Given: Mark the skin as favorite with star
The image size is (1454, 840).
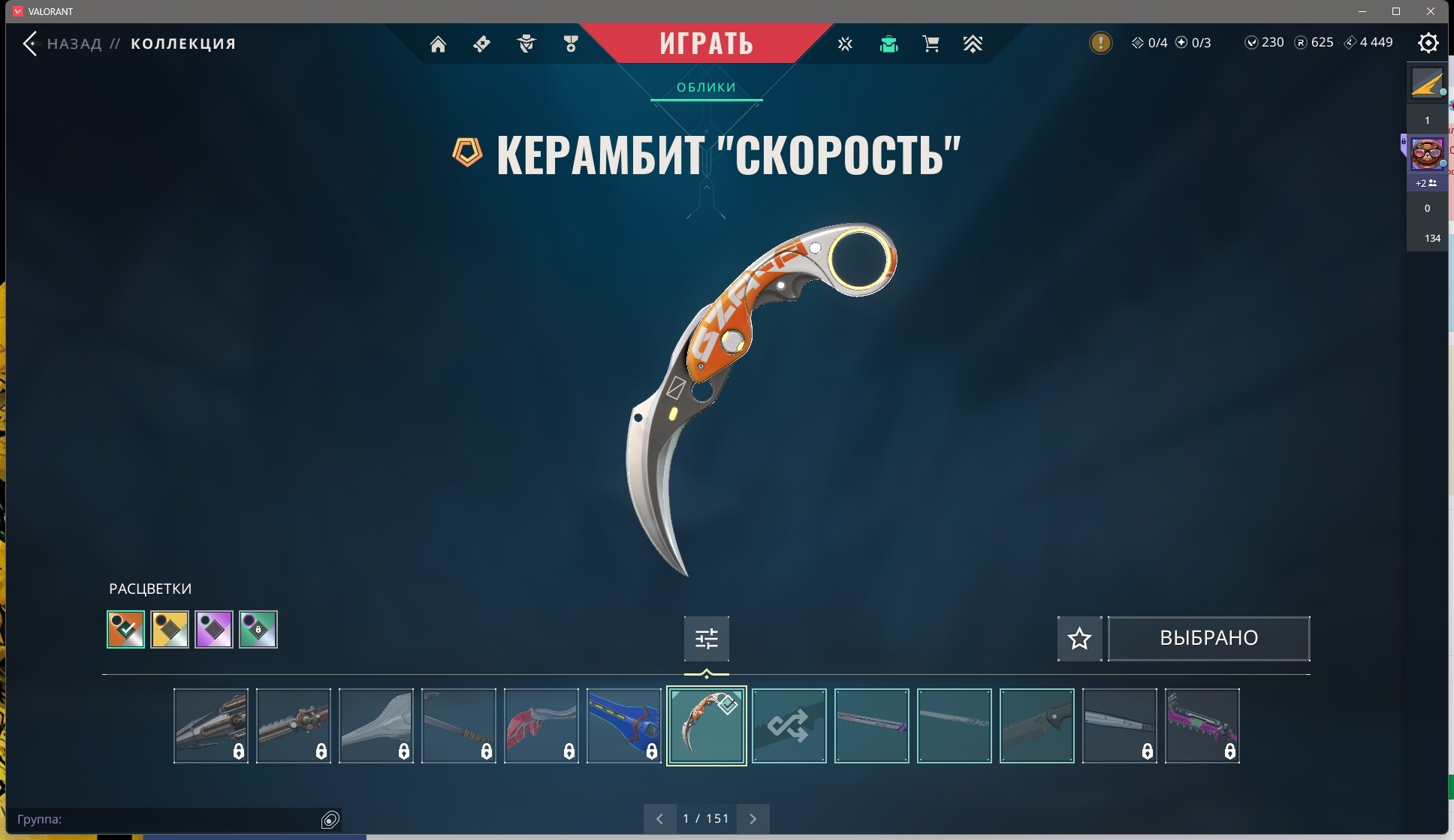Looking at the screenshot, I should 1079,639.
